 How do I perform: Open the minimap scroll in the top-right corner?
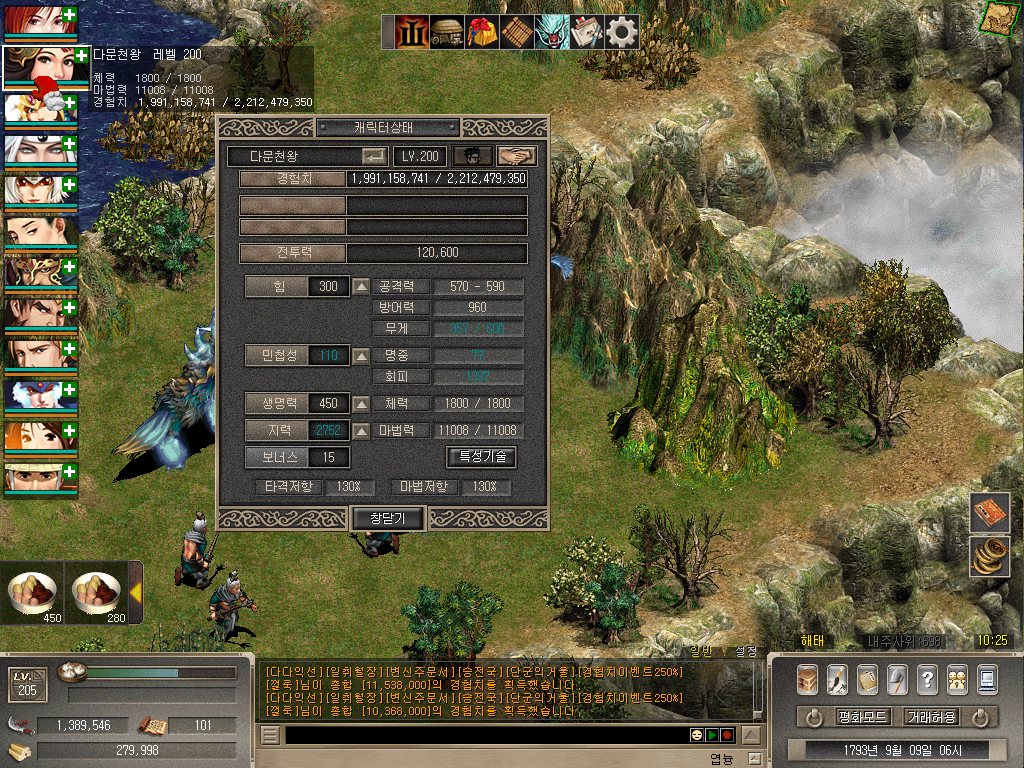coord(996,18)
